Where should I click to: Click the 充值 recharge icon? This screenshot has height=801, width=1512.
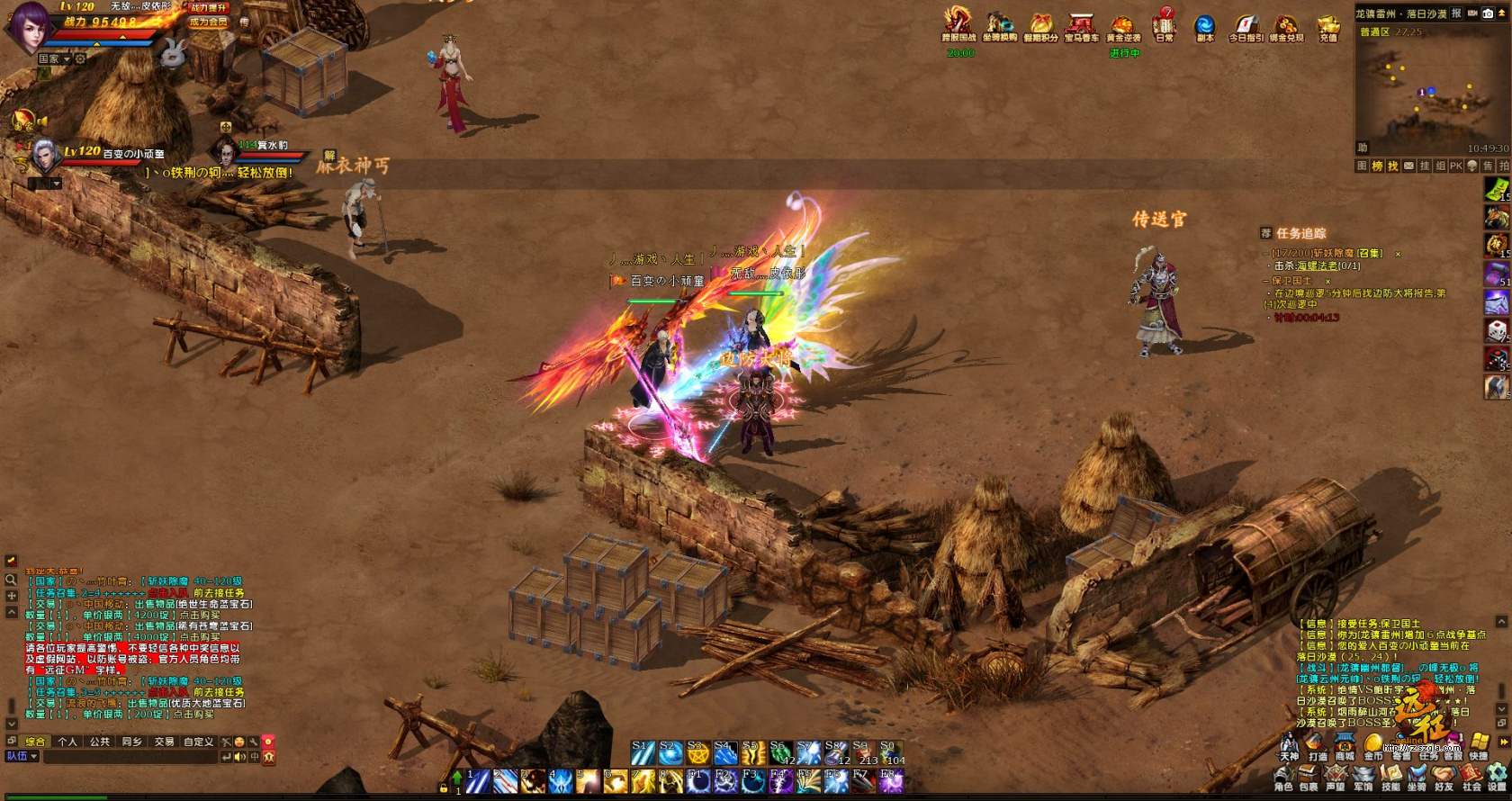tap(1328, 27)
